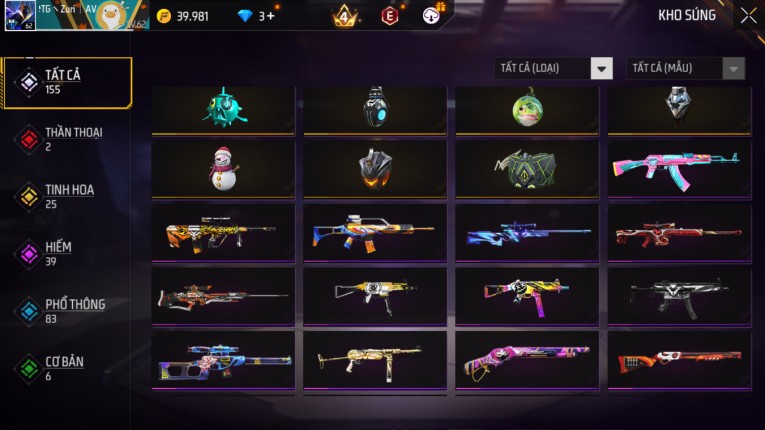Click the gold coin balance icon
Viewport: 765px width, 430px height.
pos(164,16)
